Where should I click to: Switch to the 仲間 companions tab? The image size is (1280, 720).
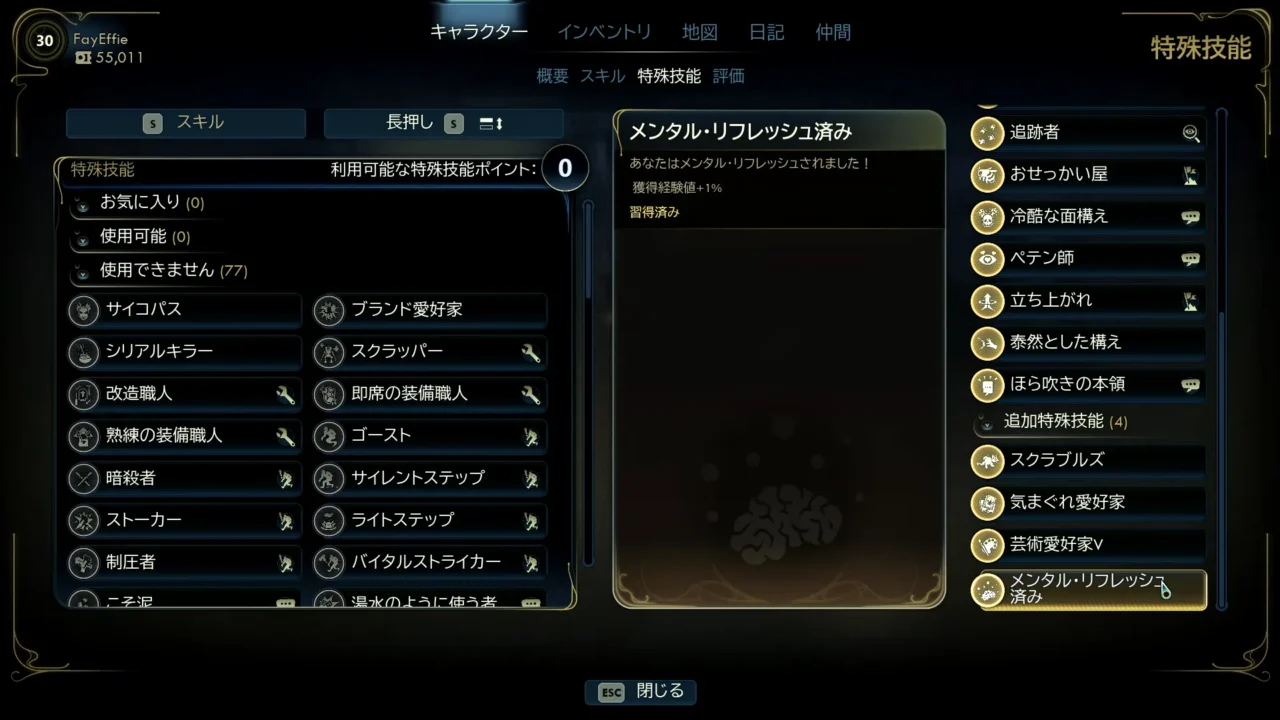click(x=833, y=32)
